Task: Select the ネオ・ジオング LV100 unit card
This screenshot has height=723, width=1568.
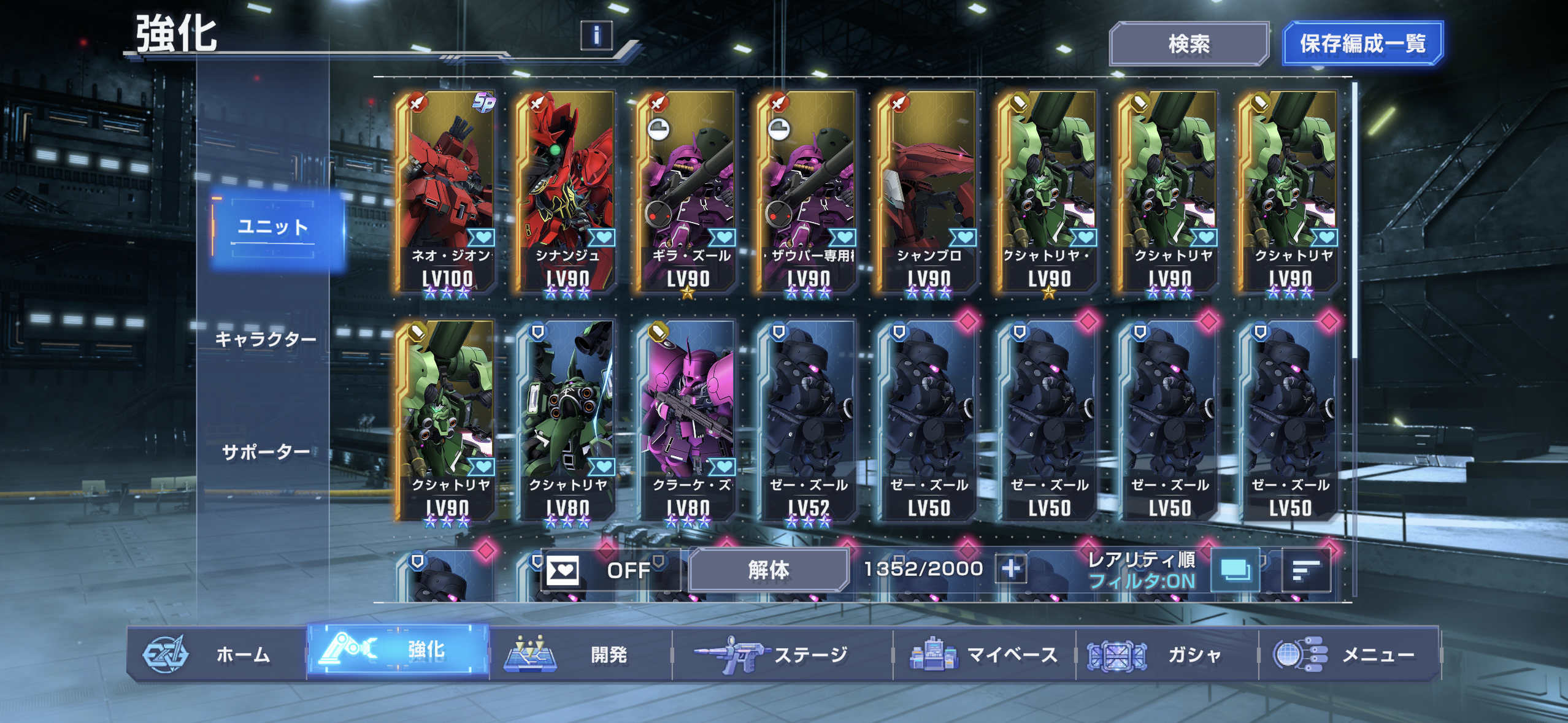Action: 447,193
